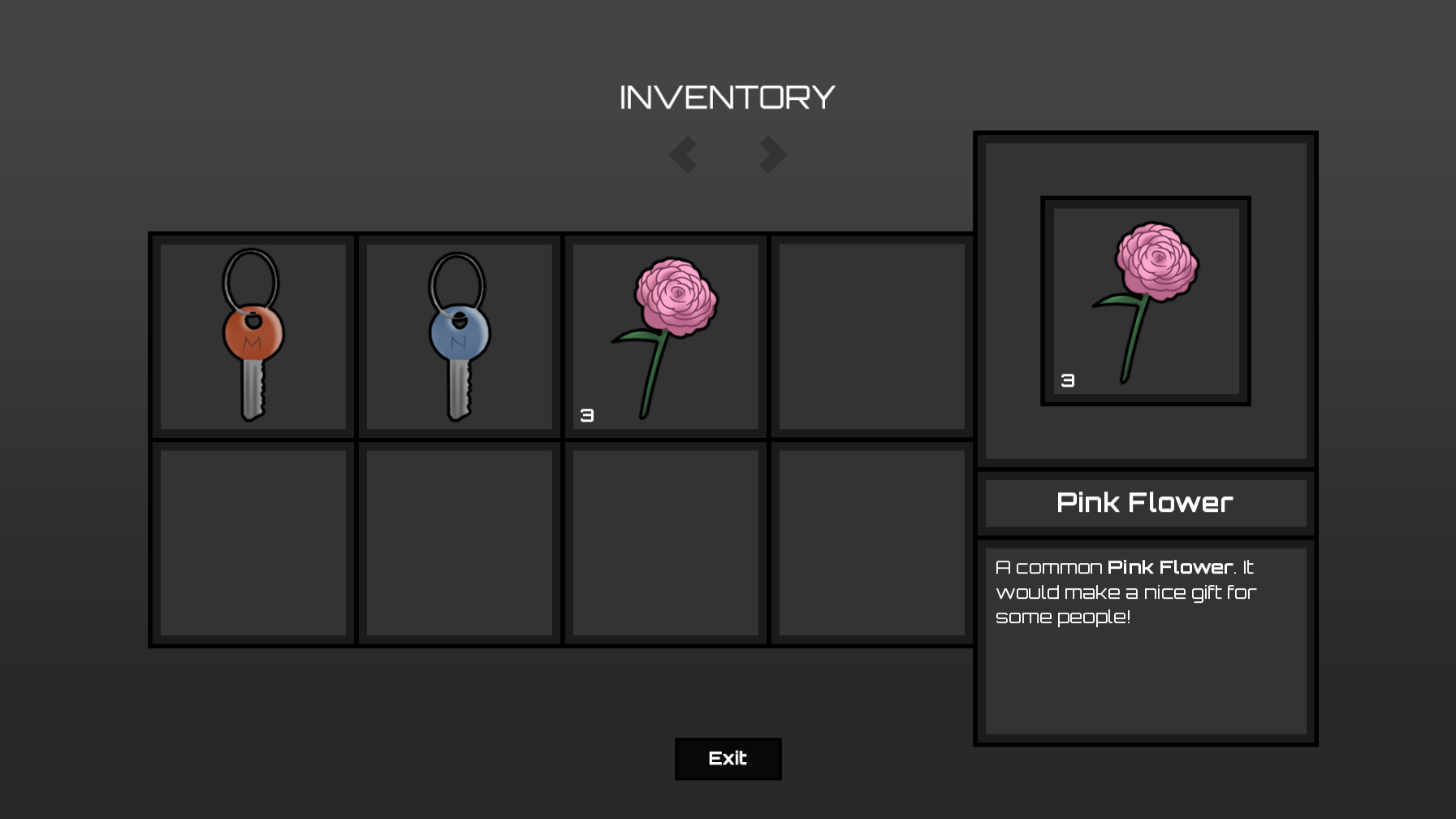This screenshot has height=819, width=1456.
Task: Go to the previous inventory page arrow
Action: (x=683, y=154)
